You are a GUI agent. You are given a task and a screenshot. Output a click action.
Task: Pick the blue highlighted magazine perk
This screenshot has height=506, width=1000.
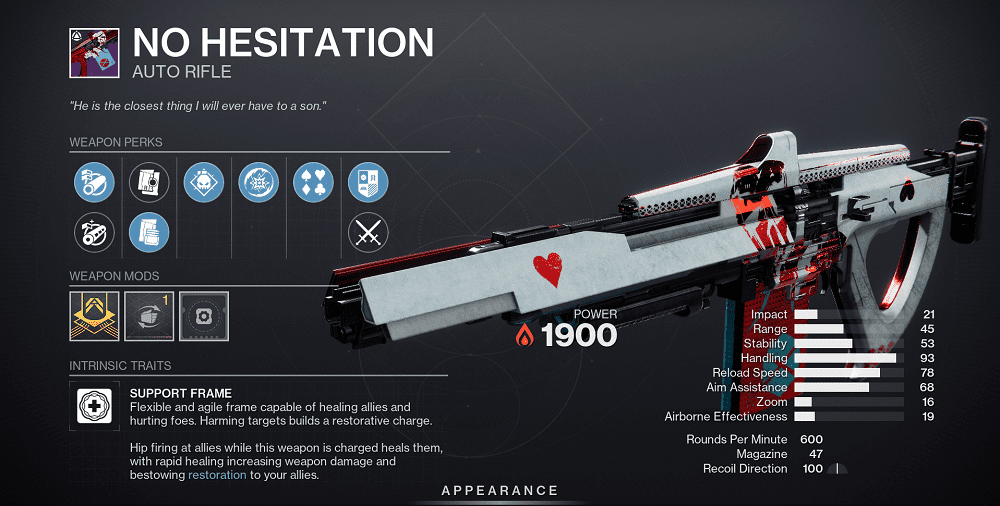(x=149, y=232)
